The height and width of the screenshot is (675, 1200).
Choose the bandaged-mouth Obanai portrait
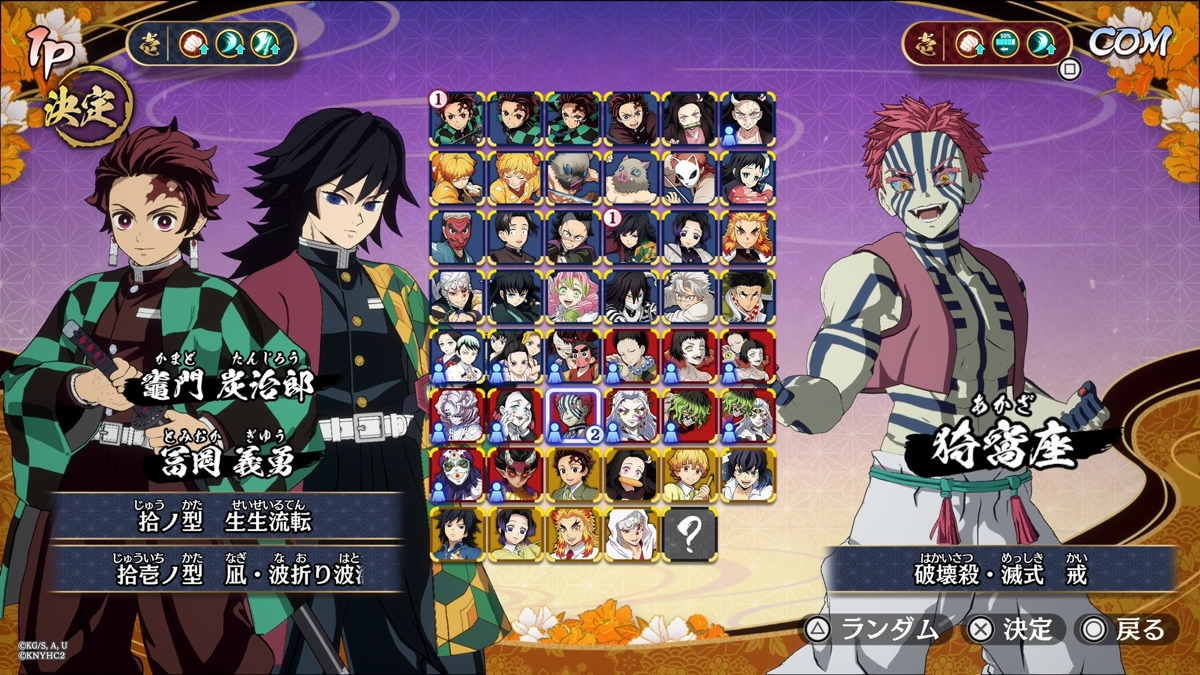[x=632, y=297]
